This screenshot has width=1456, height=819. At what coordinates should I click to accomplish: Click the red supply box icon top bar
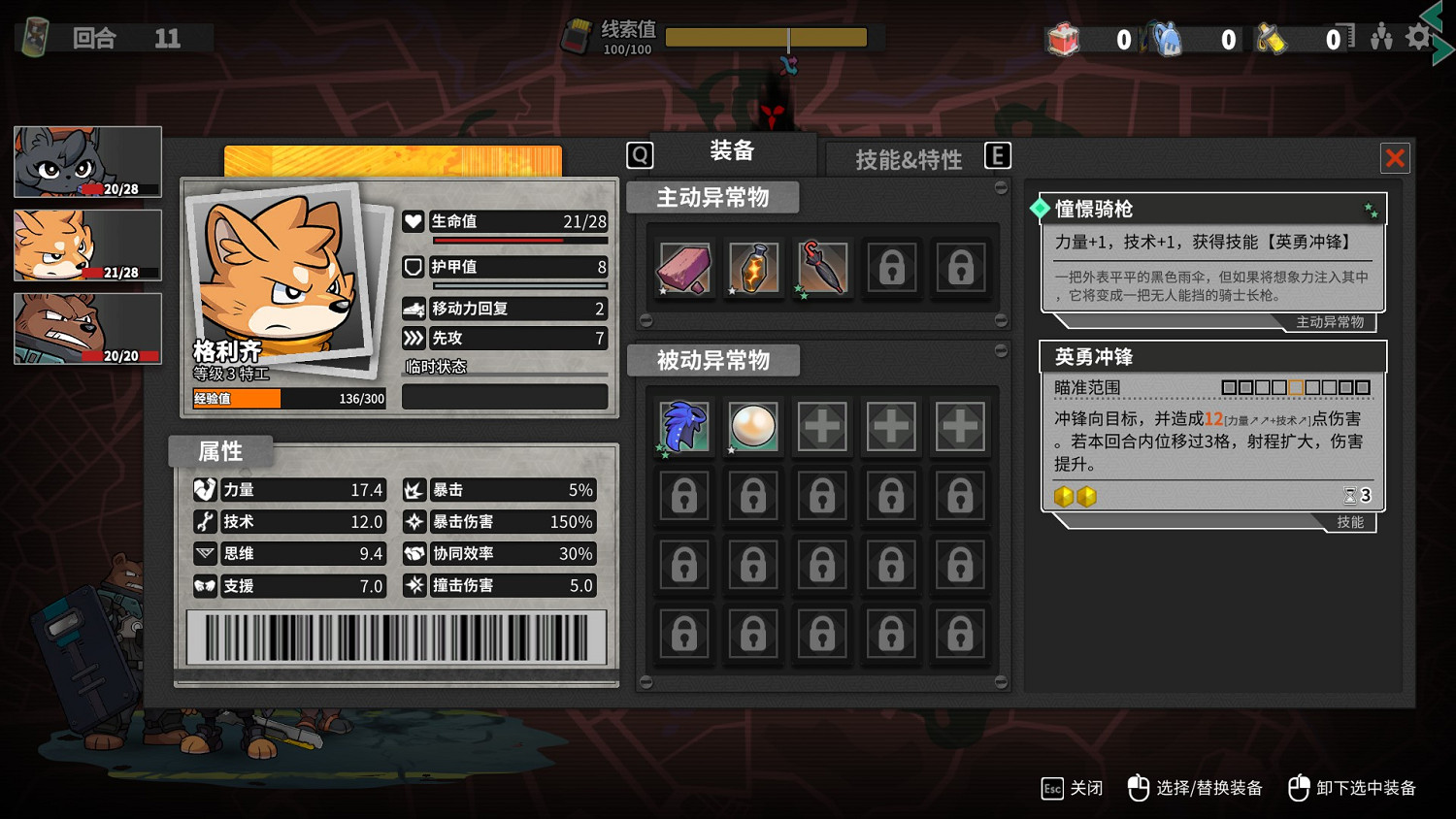tap(1064, 38)
